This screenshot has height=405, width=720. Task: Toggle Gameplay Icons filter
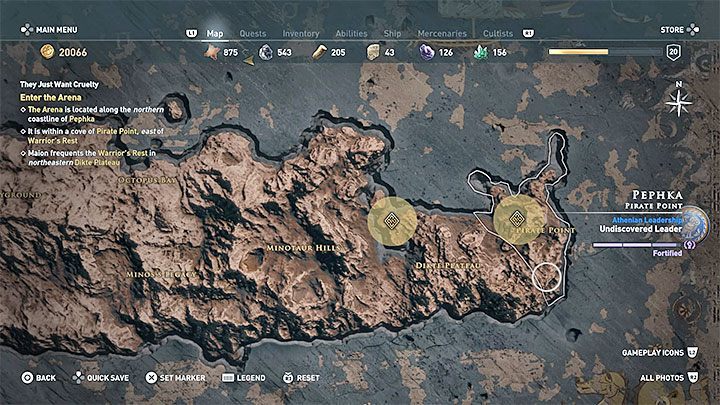(658, 351)
